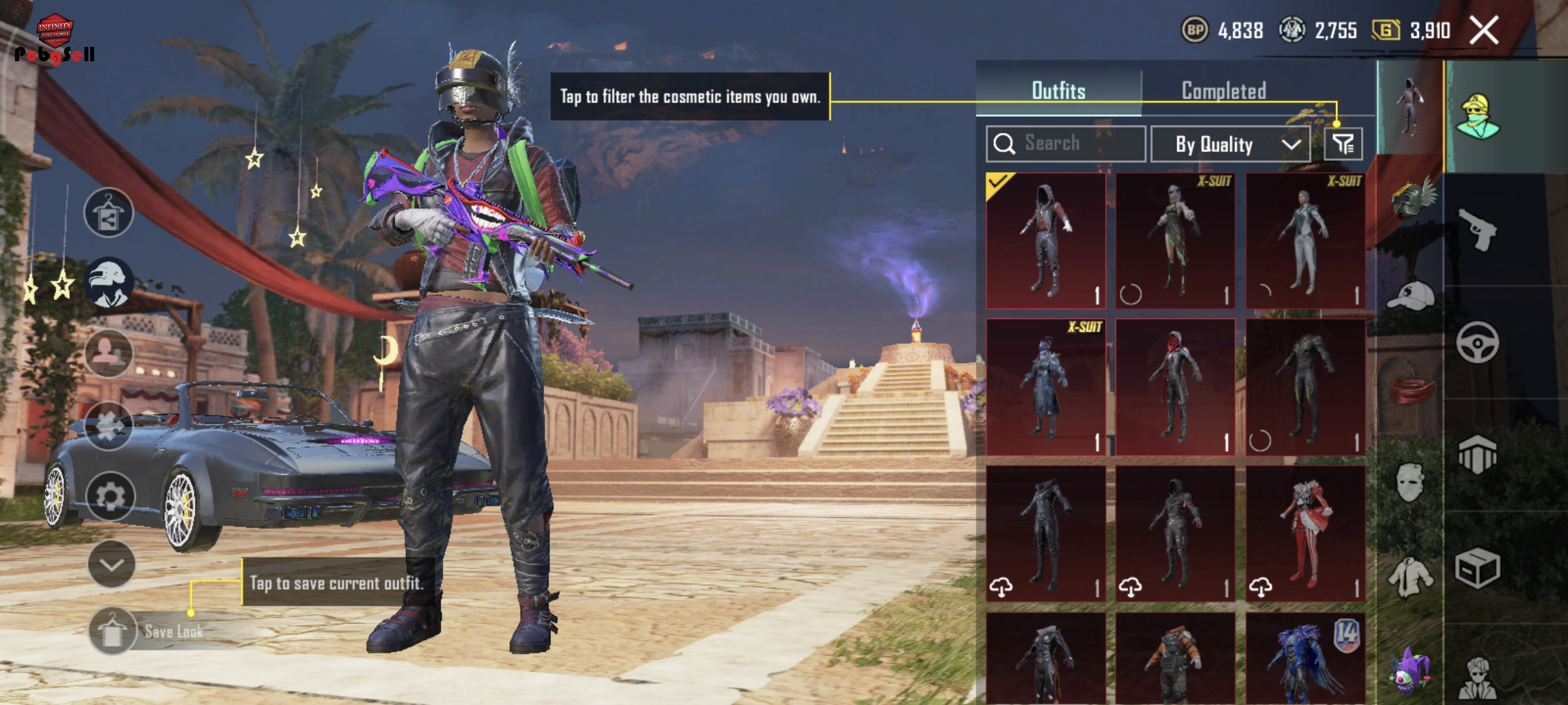Viewport: 1568px width, 705px height.
Task: Select the jacket clothing category
Action: click(x=1410, y=576)
